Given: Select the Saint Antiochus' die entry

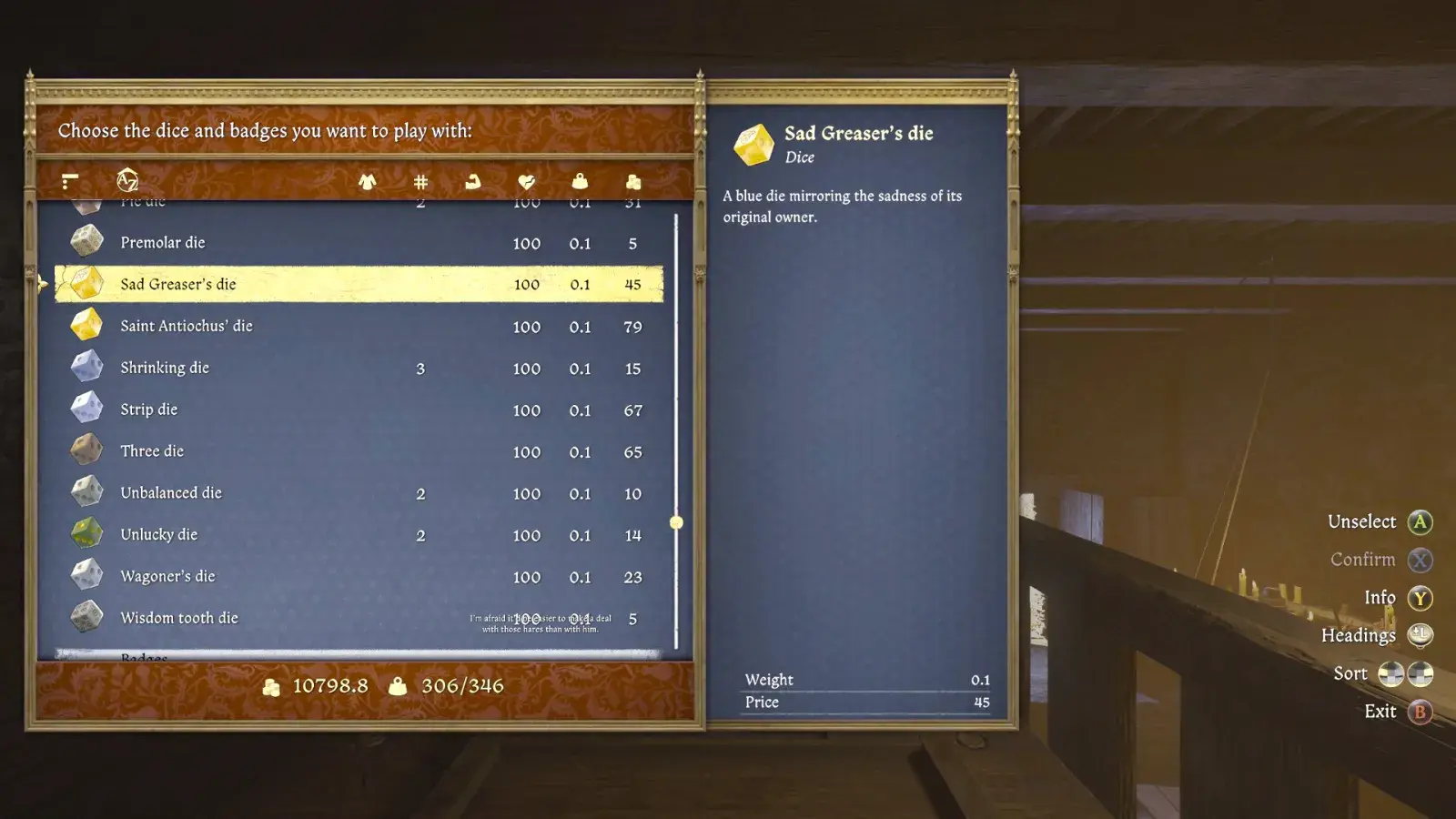Looking at the screenshot, I should (273, 325).
